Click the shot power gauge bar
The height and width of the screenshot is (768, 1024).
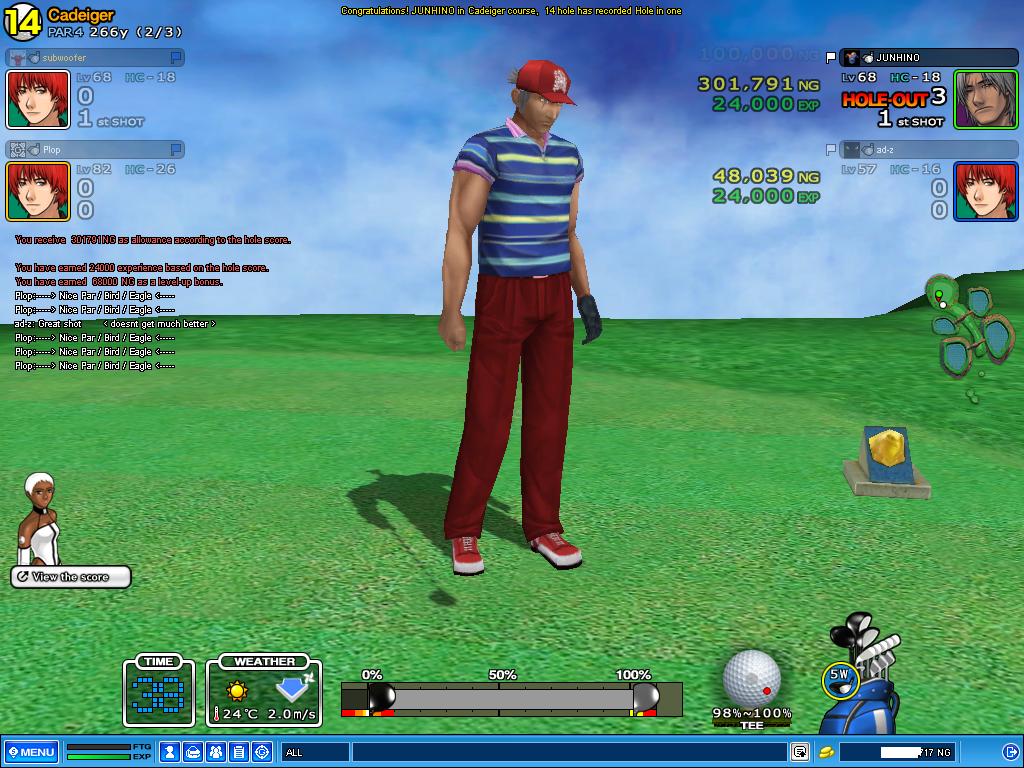pyautogui.click(x=510, y=698)
